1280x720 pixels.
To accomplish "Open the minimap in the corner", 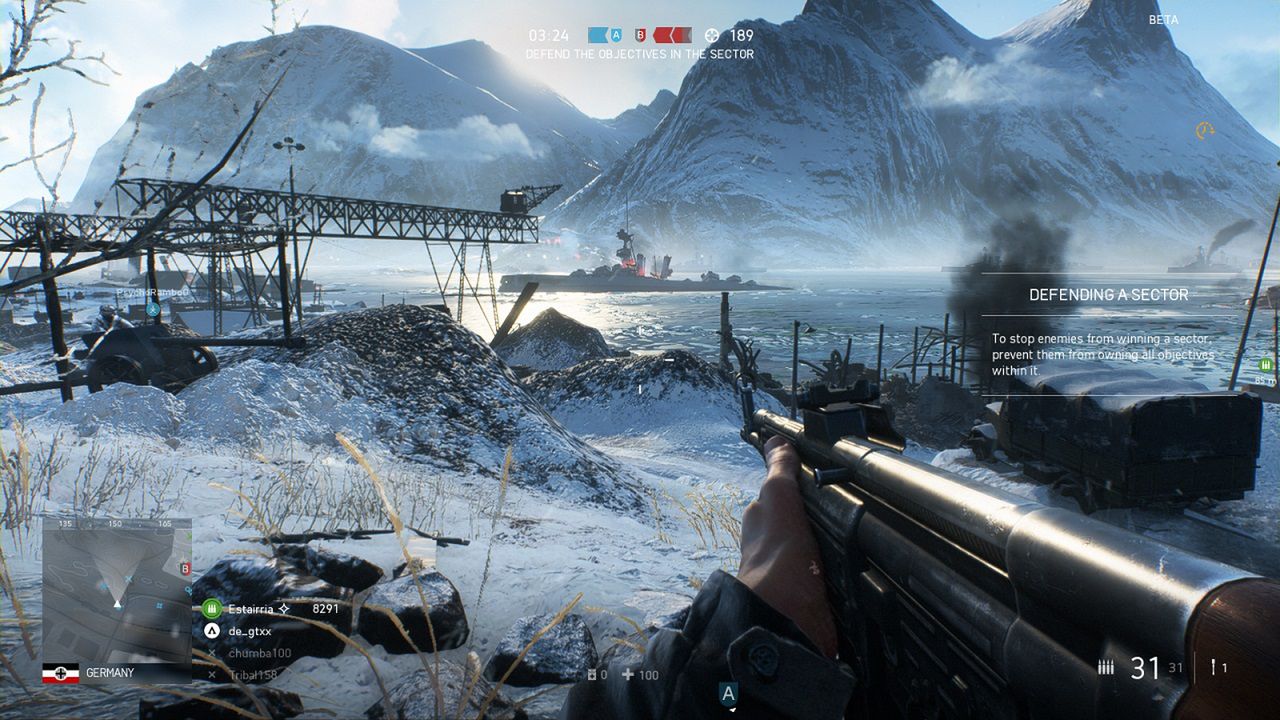I will [116, 588].
